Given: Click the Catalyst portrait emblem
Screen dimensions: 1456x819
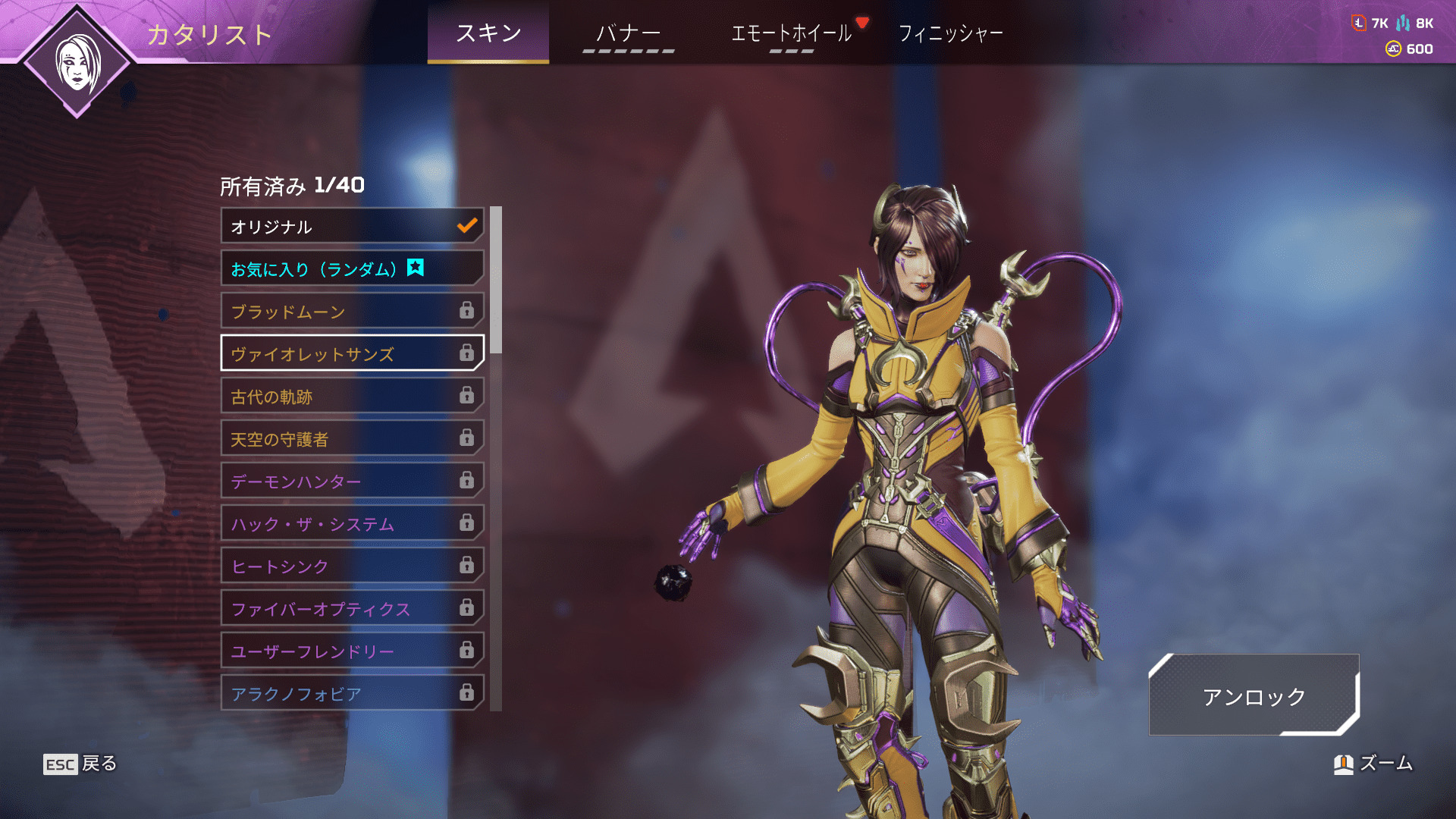Looking at the screenshot, I should pyautogui.click(x=77, y=62).
